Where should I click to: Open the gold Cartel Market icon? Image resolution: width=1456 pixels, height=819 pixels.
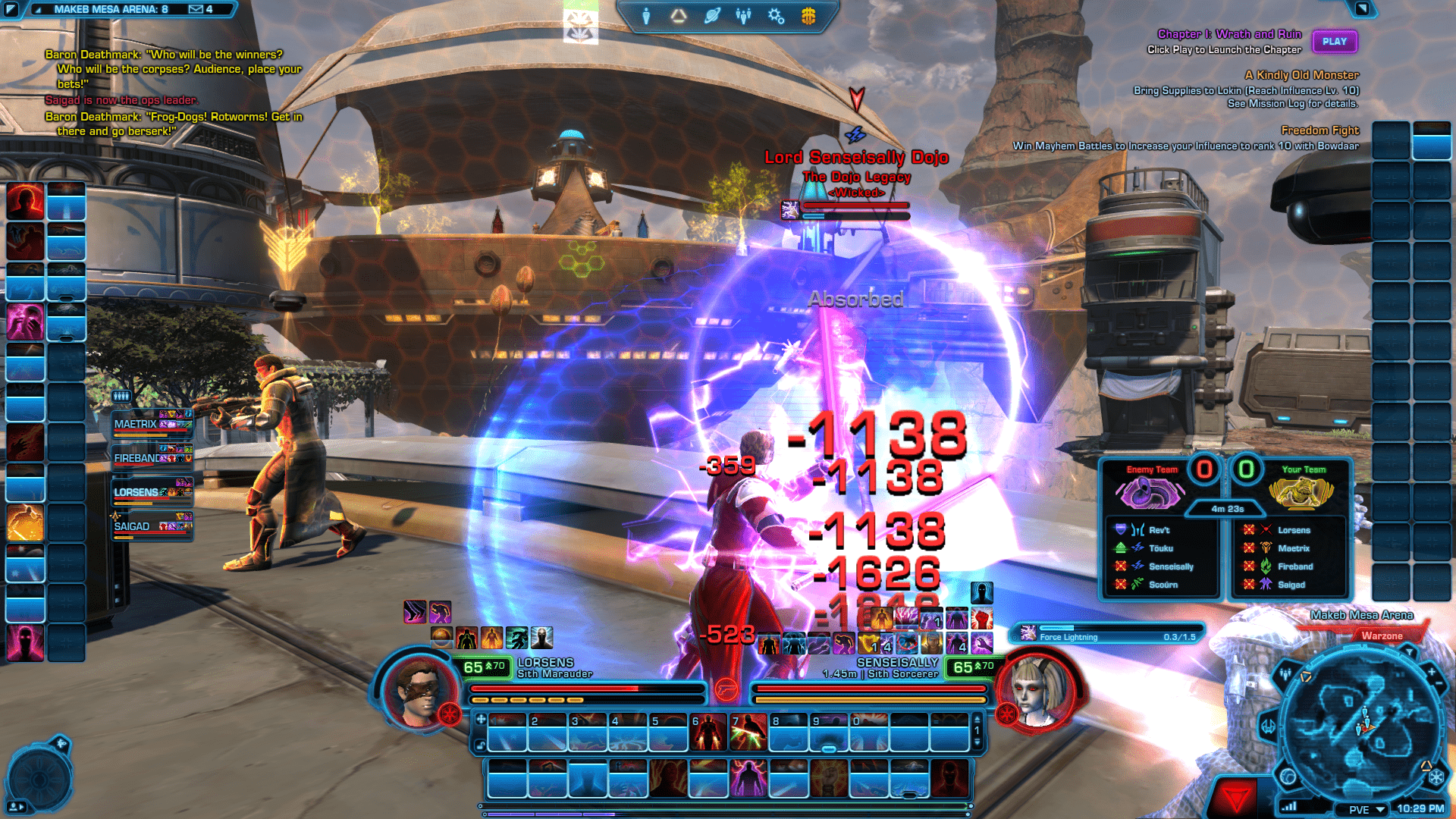tap(808, 16)
